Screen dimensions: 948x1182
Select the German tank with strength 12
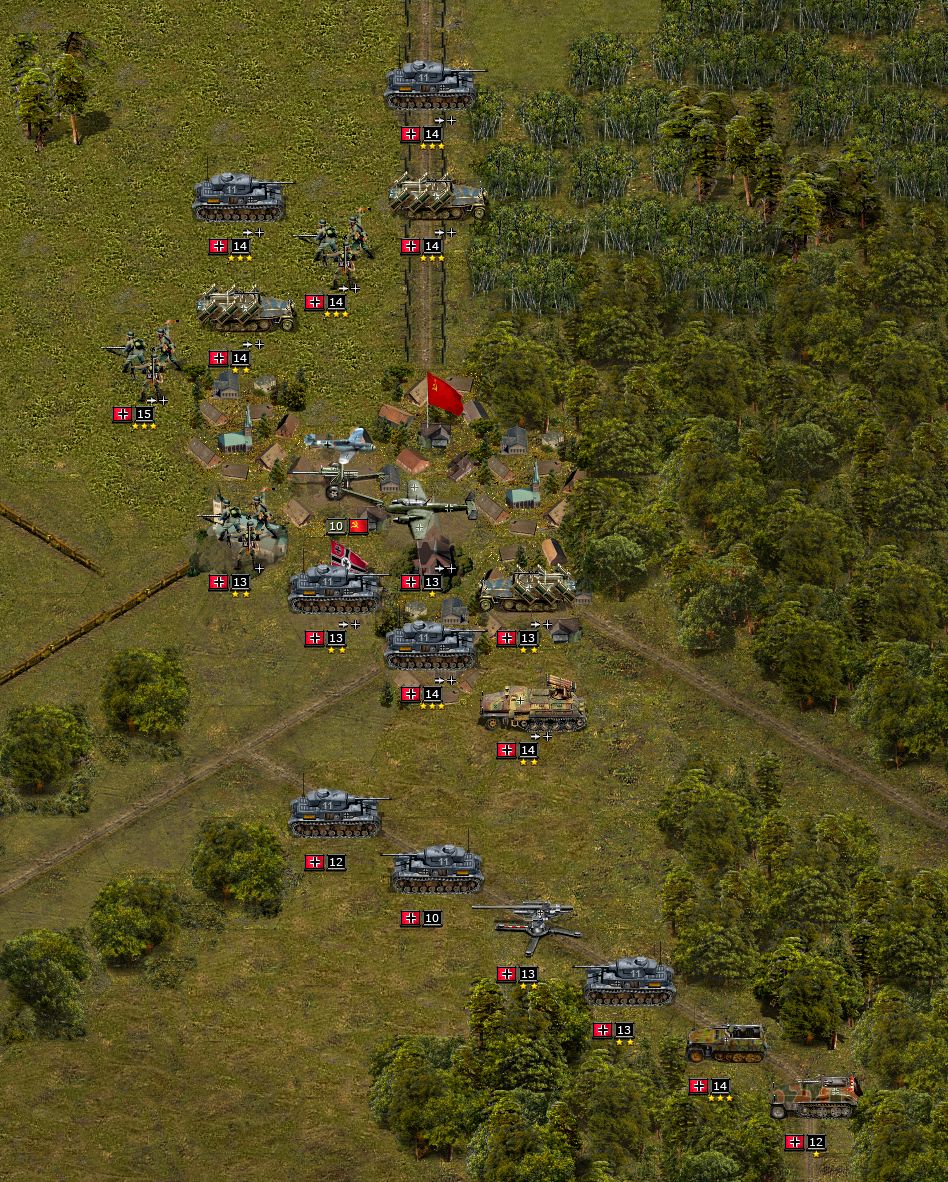click(335, 814)
